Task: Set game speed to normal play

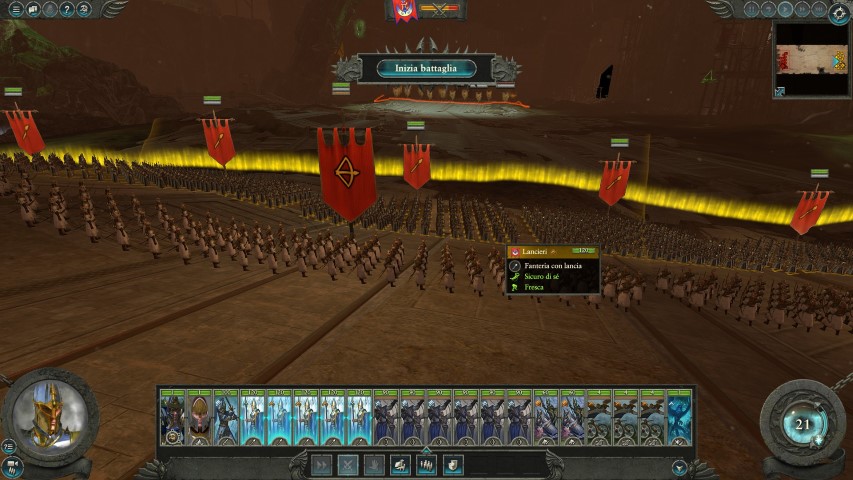Action: click(x=786, y=10)
